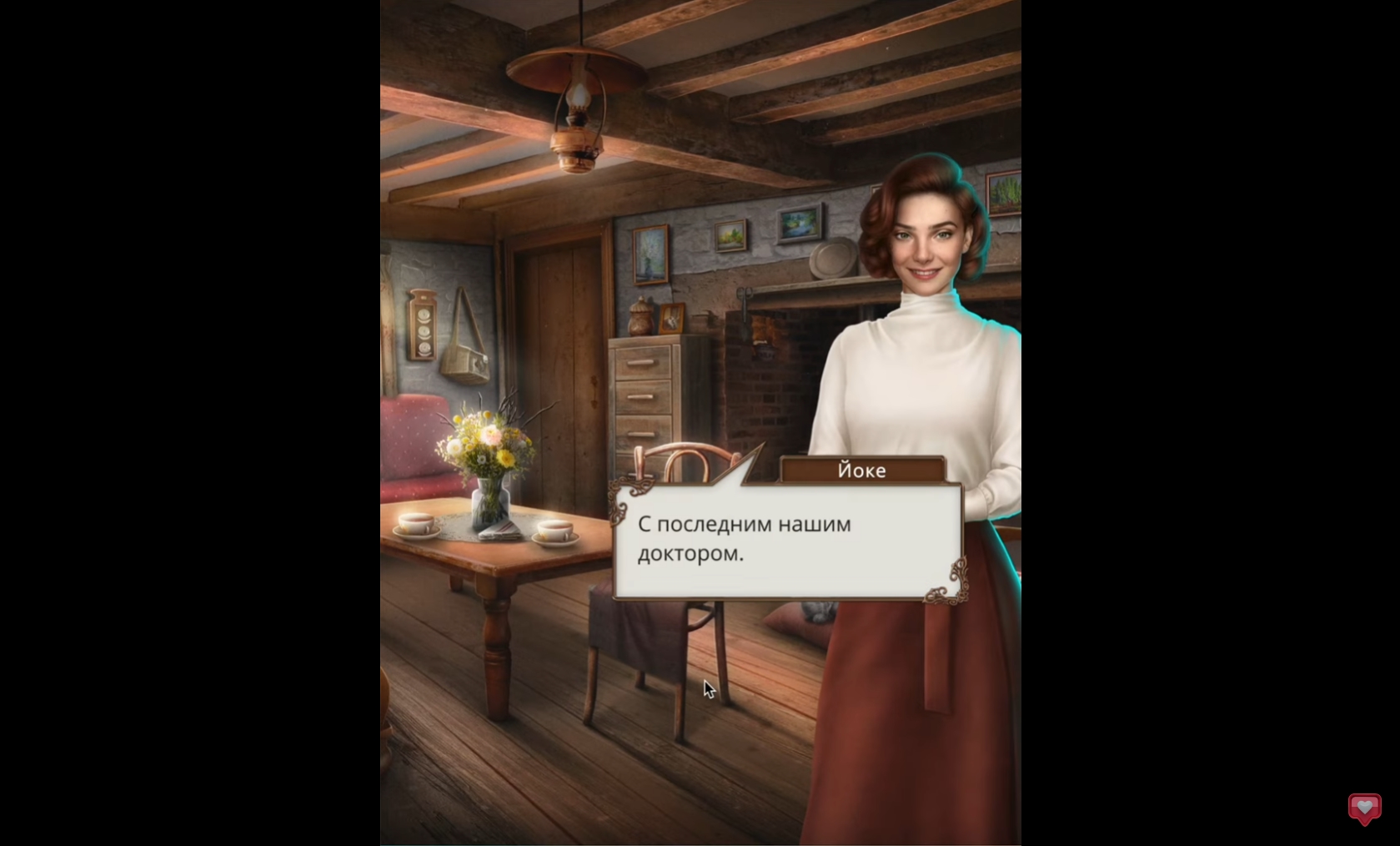Click the heart icon overlay button
The image size is (1400, 846).
tap(1364, 808)
